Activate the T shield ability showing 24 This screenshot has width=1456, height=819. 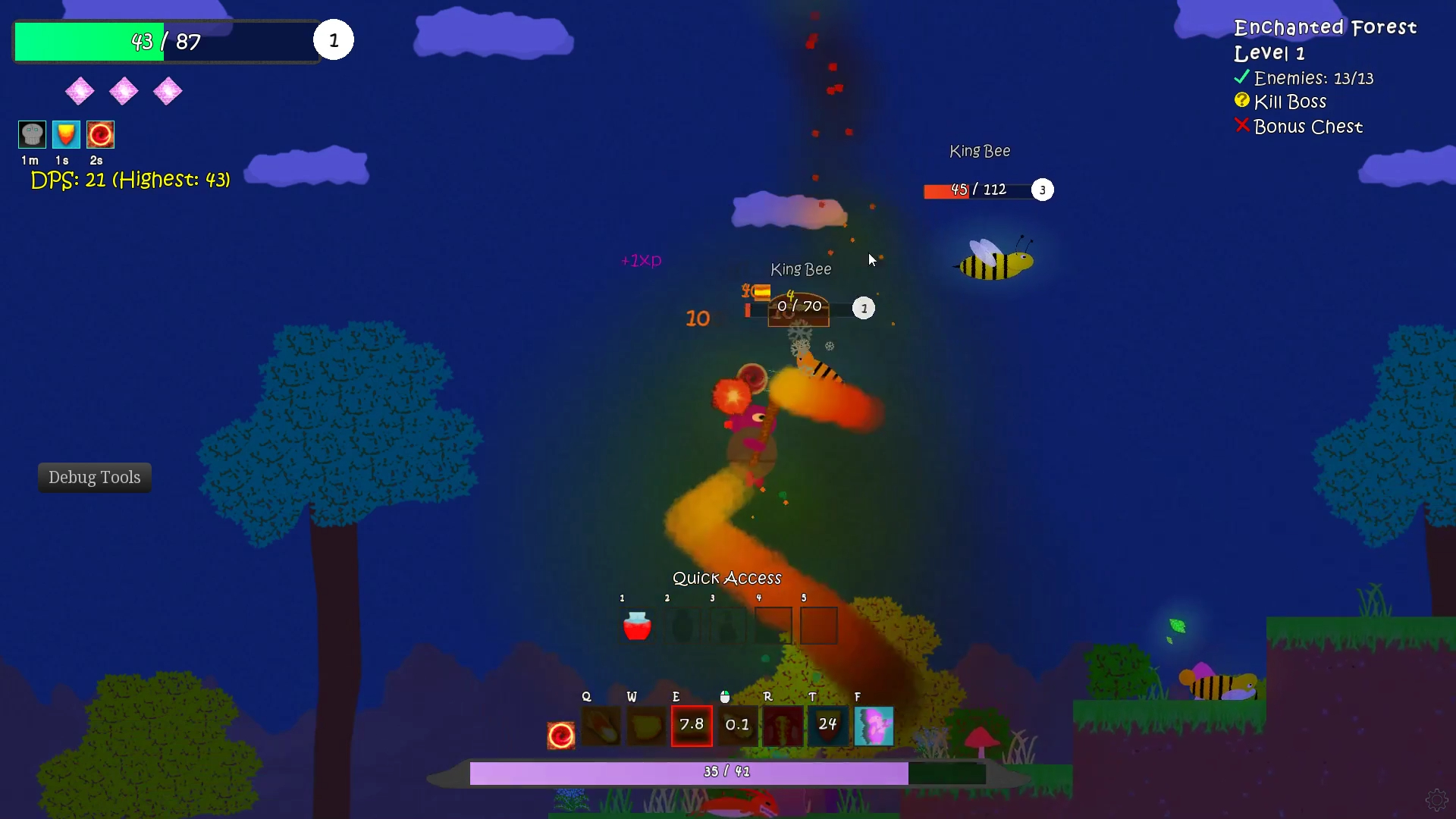coord(828,726)
